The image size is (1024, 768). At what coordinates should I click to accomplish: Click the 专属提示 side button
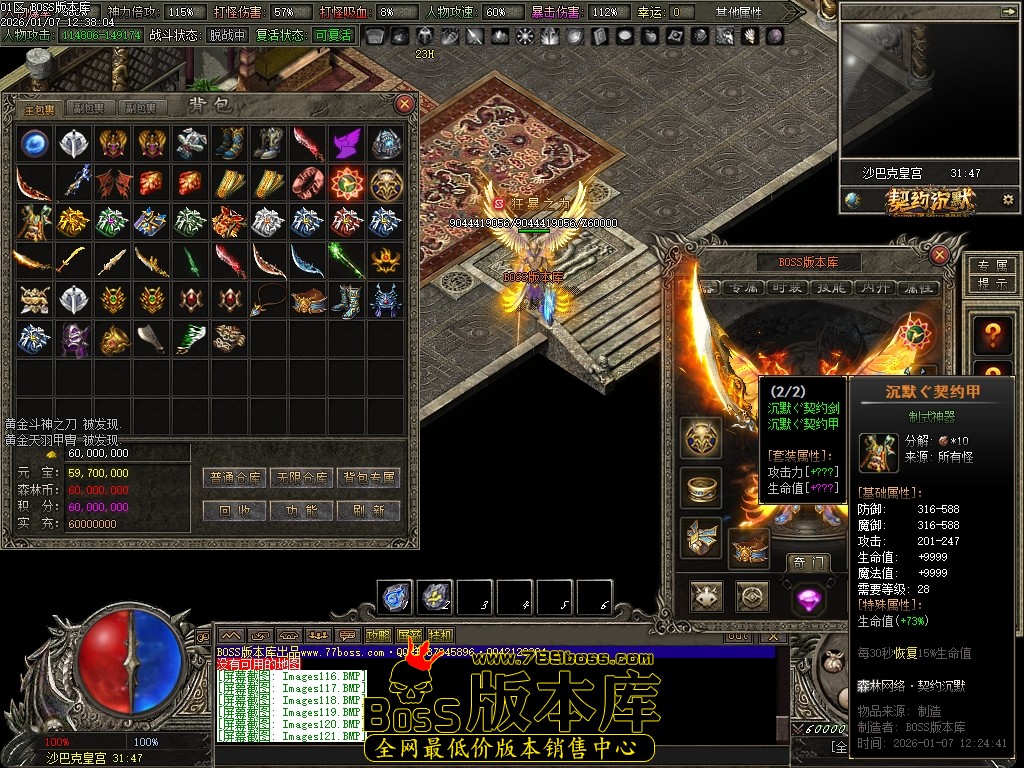[x=991, y=274]
